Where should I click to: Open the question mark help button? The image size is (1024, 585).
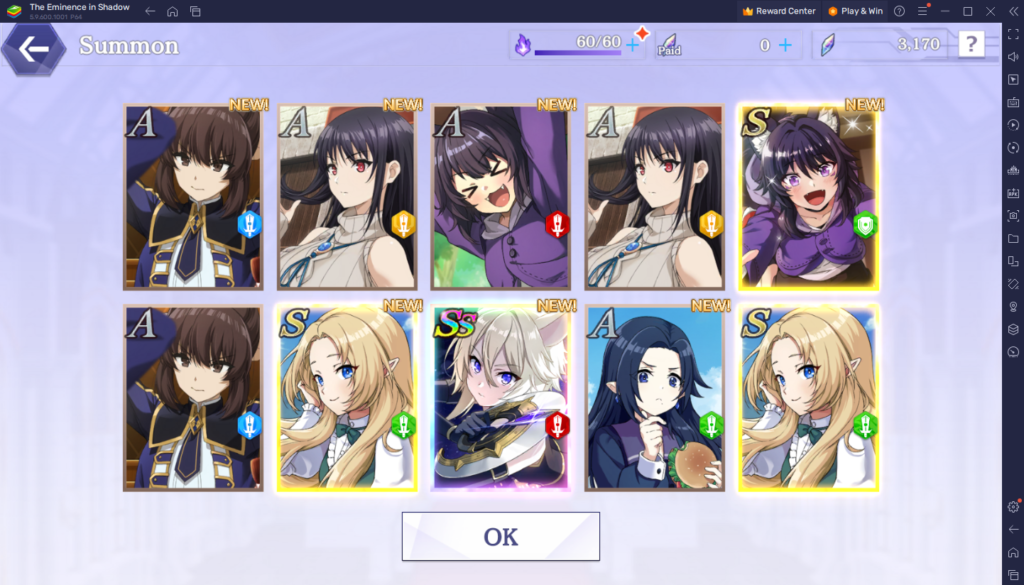971,44
